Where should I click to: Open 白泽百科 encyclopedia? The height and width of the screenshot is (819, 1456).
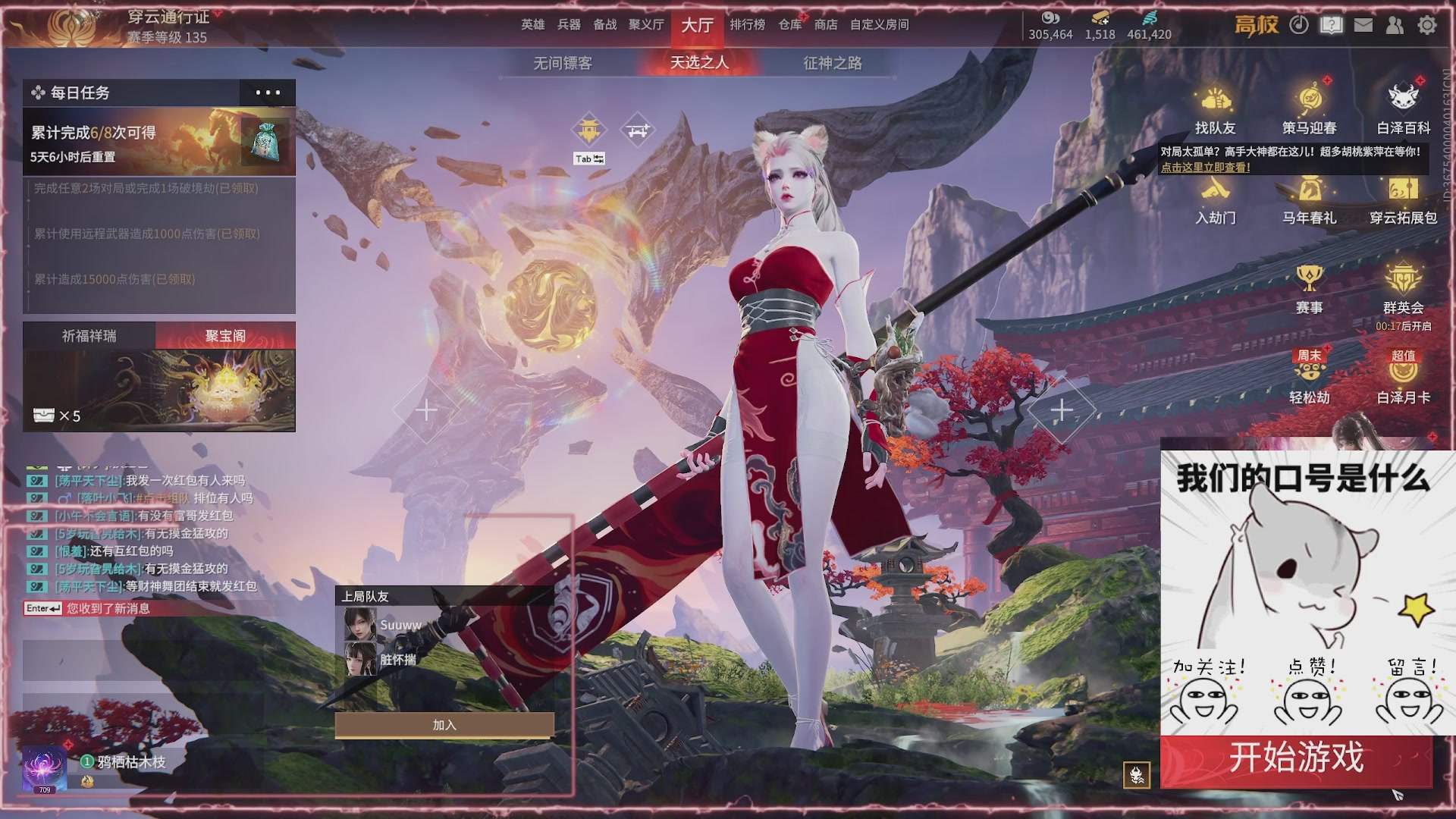click(1403, 111)
